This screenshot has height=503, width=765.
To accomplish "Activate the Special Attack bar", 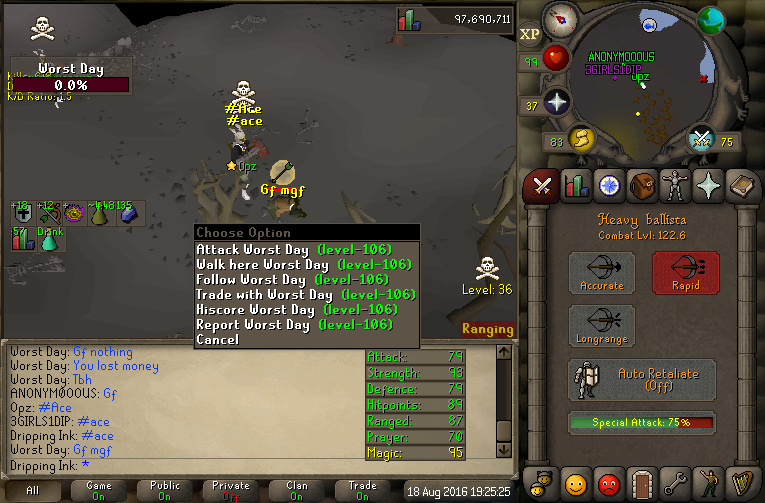I will pyautogui.click(x=642, y=422).
